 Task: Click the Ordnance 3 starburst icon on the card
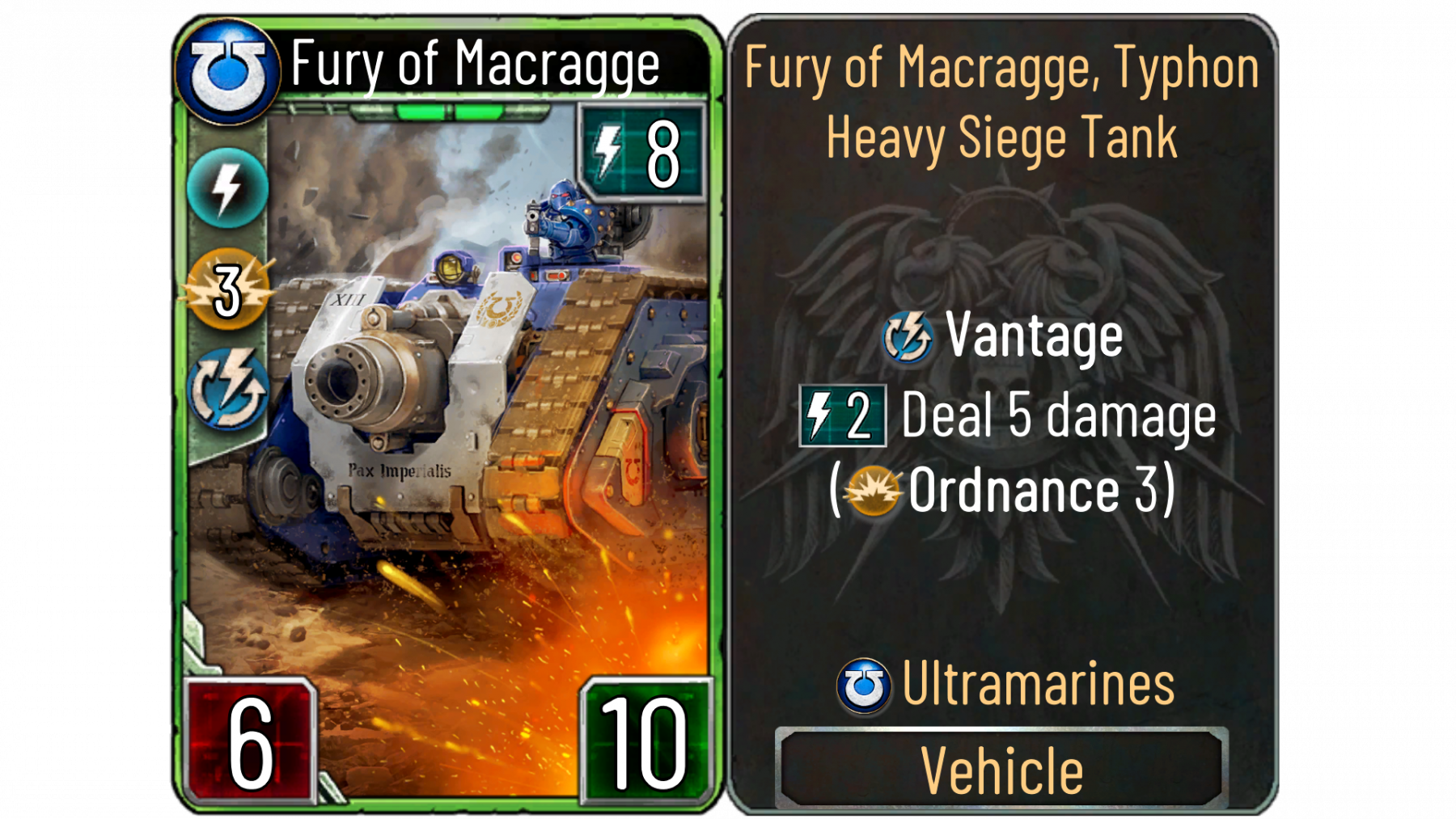click(x=228, y=289)
